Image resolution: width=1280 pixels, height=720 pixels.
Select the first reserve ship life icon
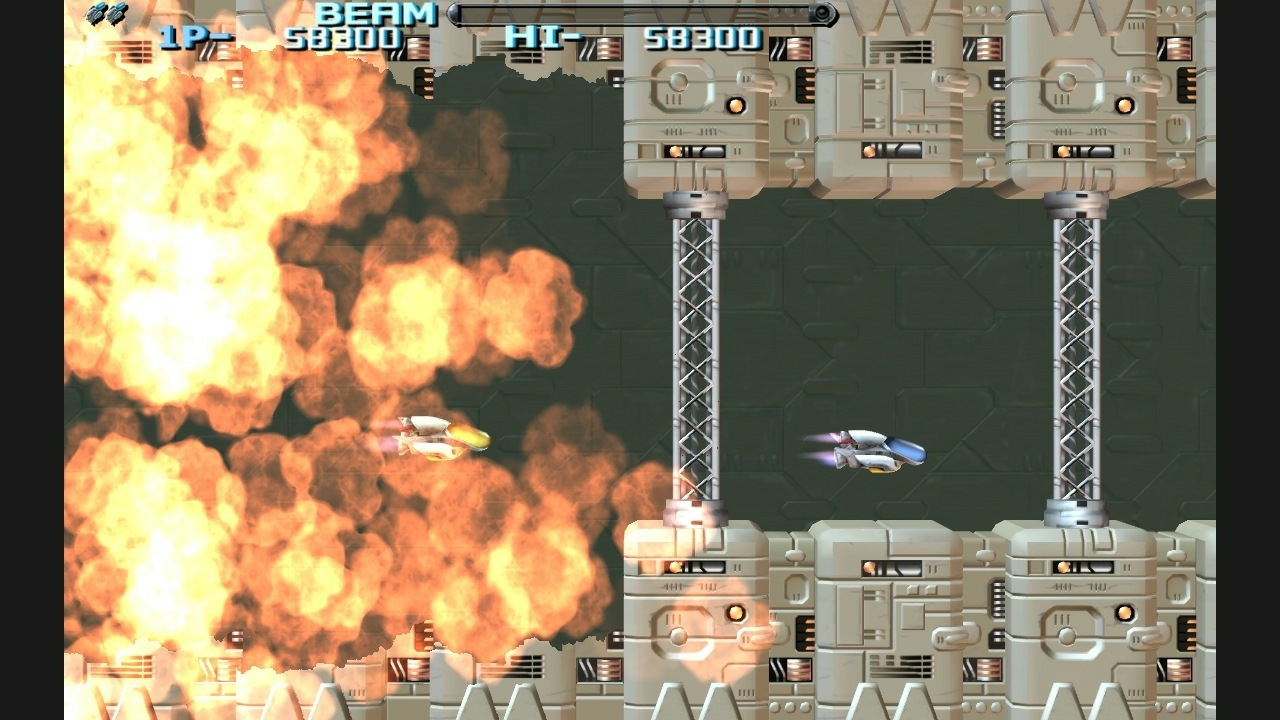point(95,12)
